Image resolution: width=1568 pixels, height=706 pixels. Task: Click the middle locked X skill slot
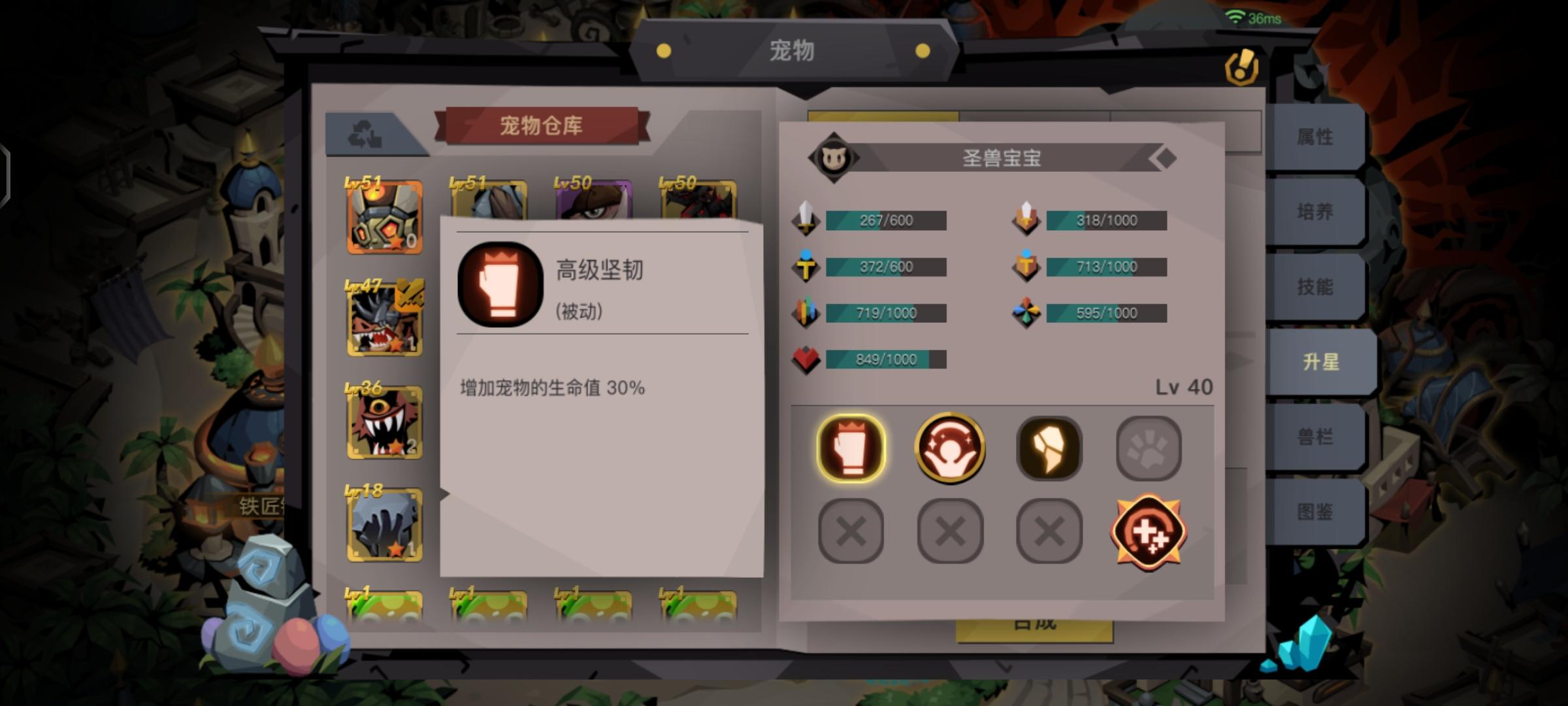pos(950,531)
